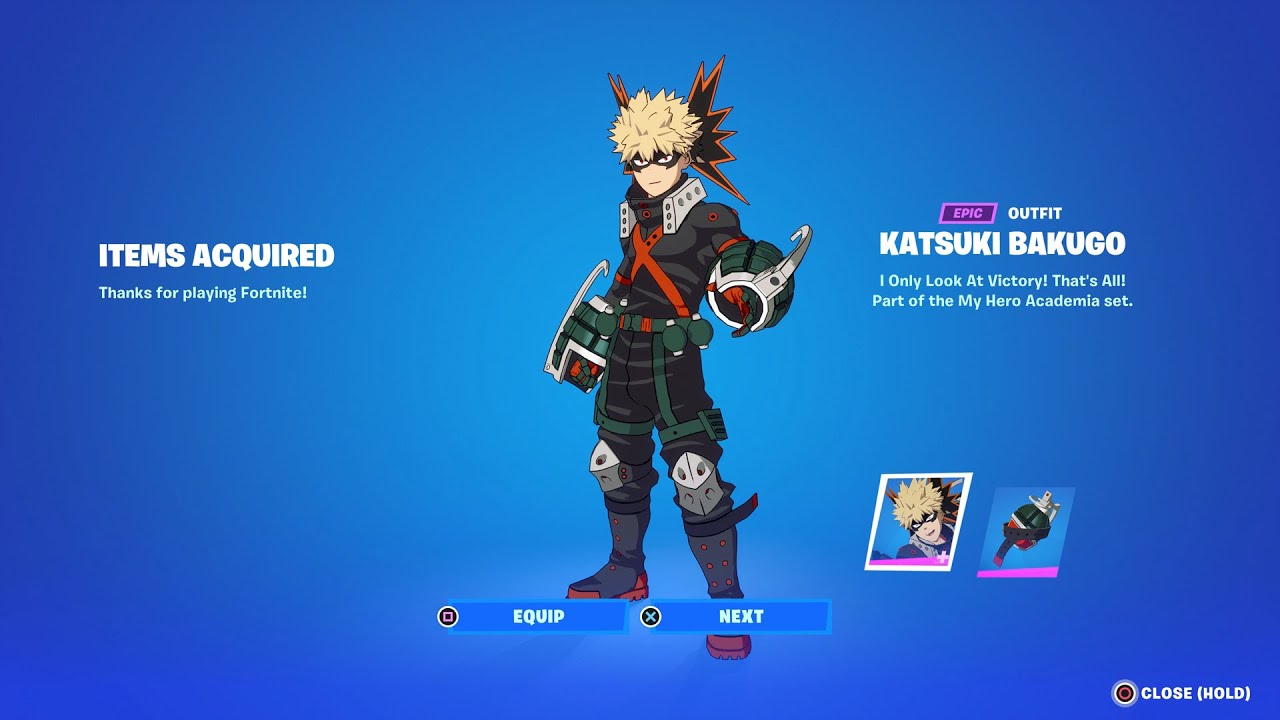The height and width of the screenshot is (720, 1280).
Task: Close the Items Acquired screen
Action: click(1182, 693)
